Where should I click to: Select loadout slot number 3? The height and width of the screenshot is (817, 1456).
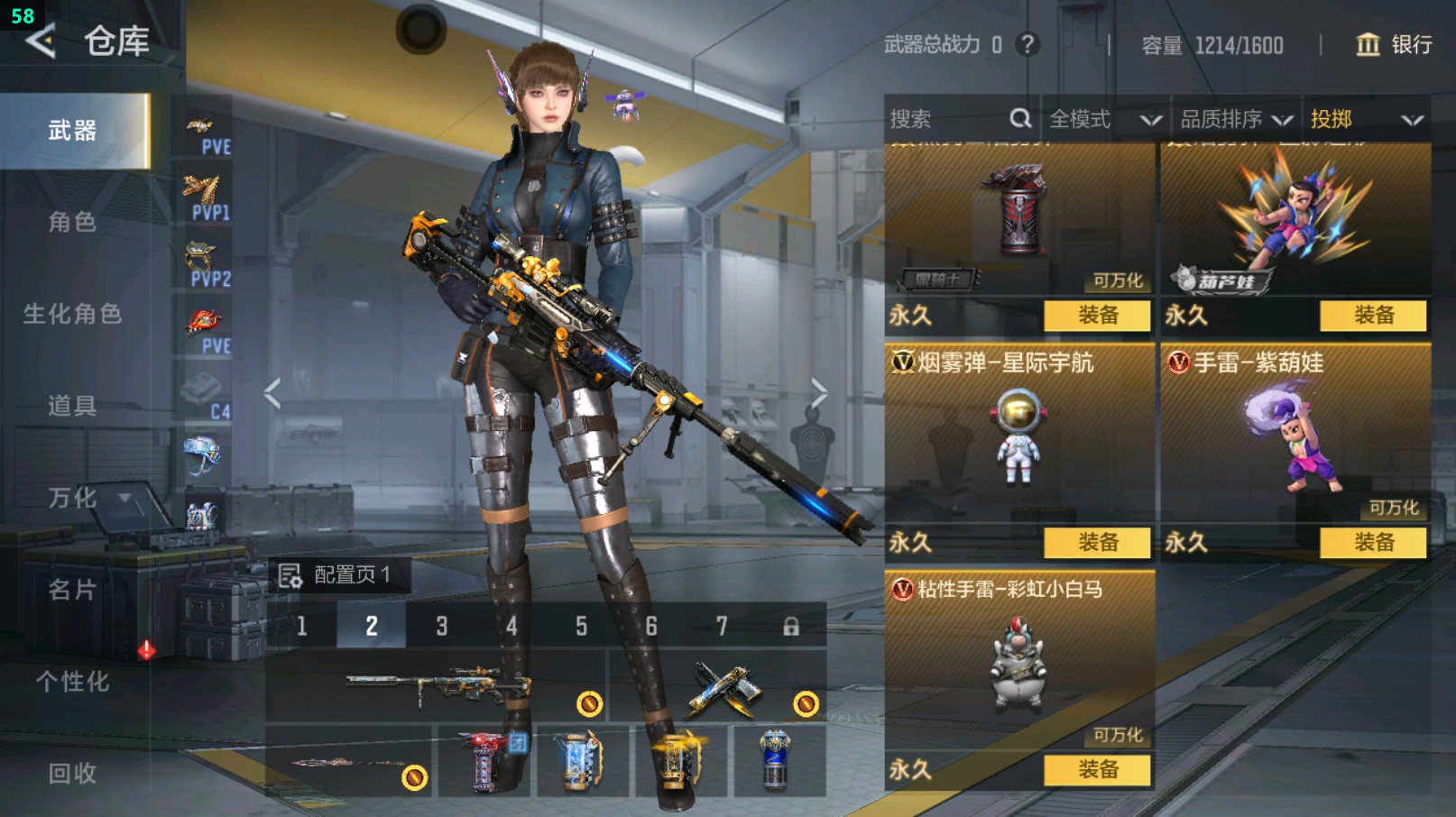click(x=442, y=626)
